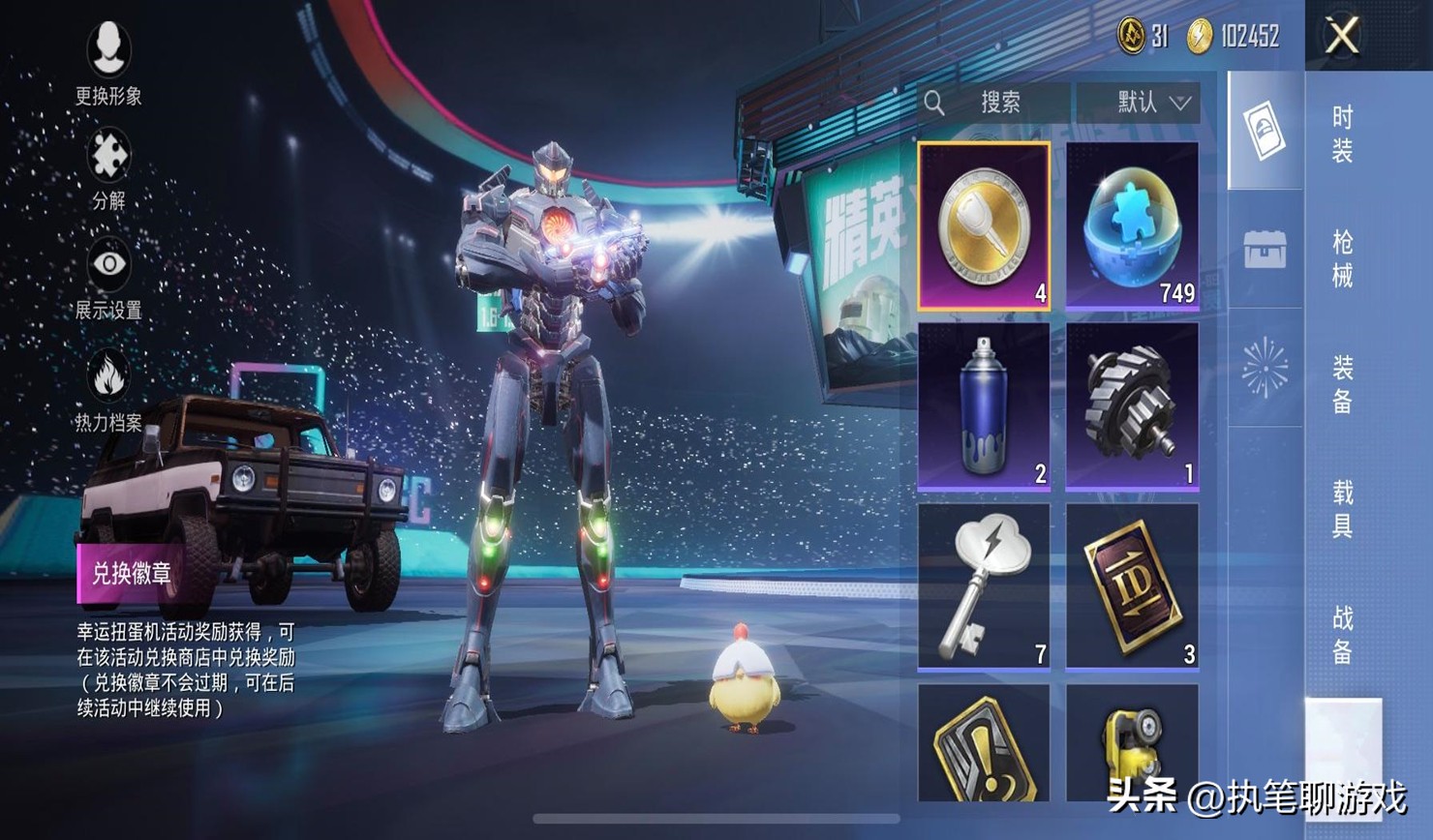The image size is (1433, 840).
Task: Select the metal gear part item
Action: pos(1132,406)
